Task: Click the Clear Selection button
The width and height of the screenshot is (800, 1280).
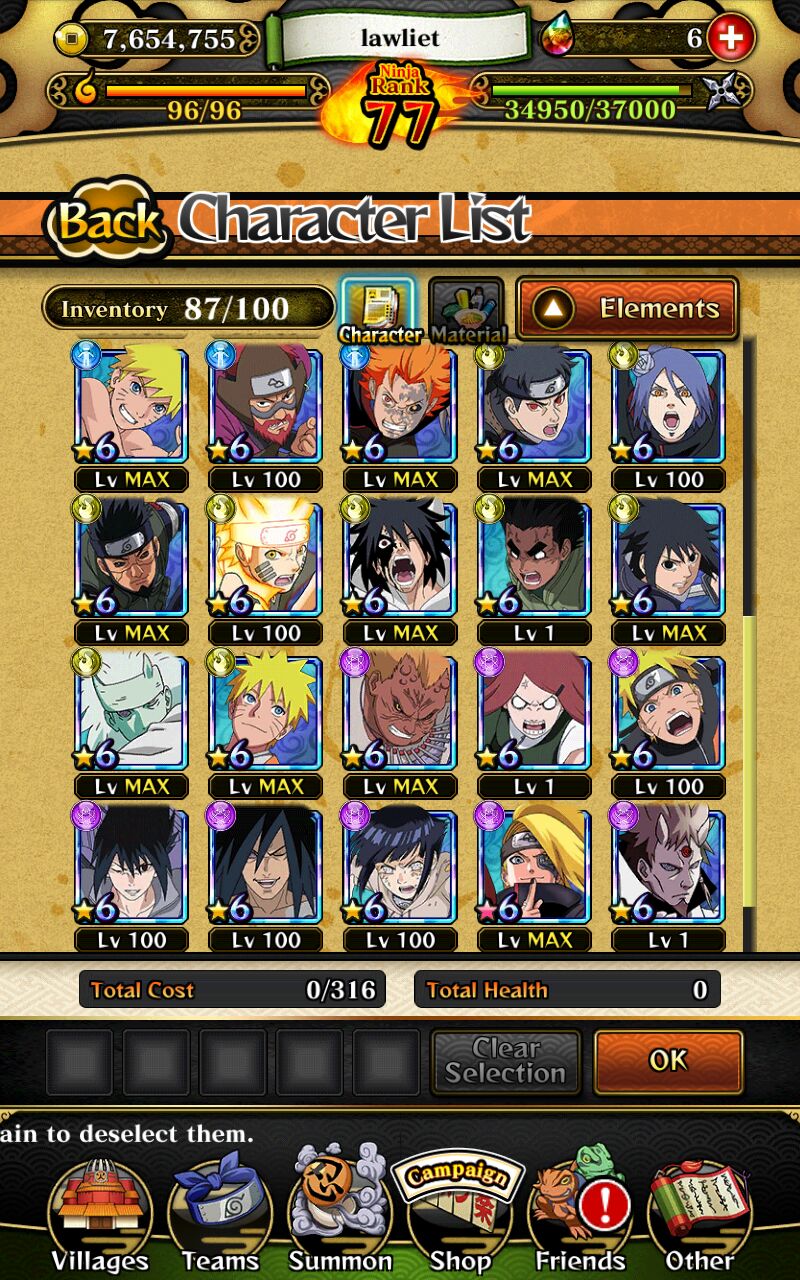Action: click(x=505, y=1061)
